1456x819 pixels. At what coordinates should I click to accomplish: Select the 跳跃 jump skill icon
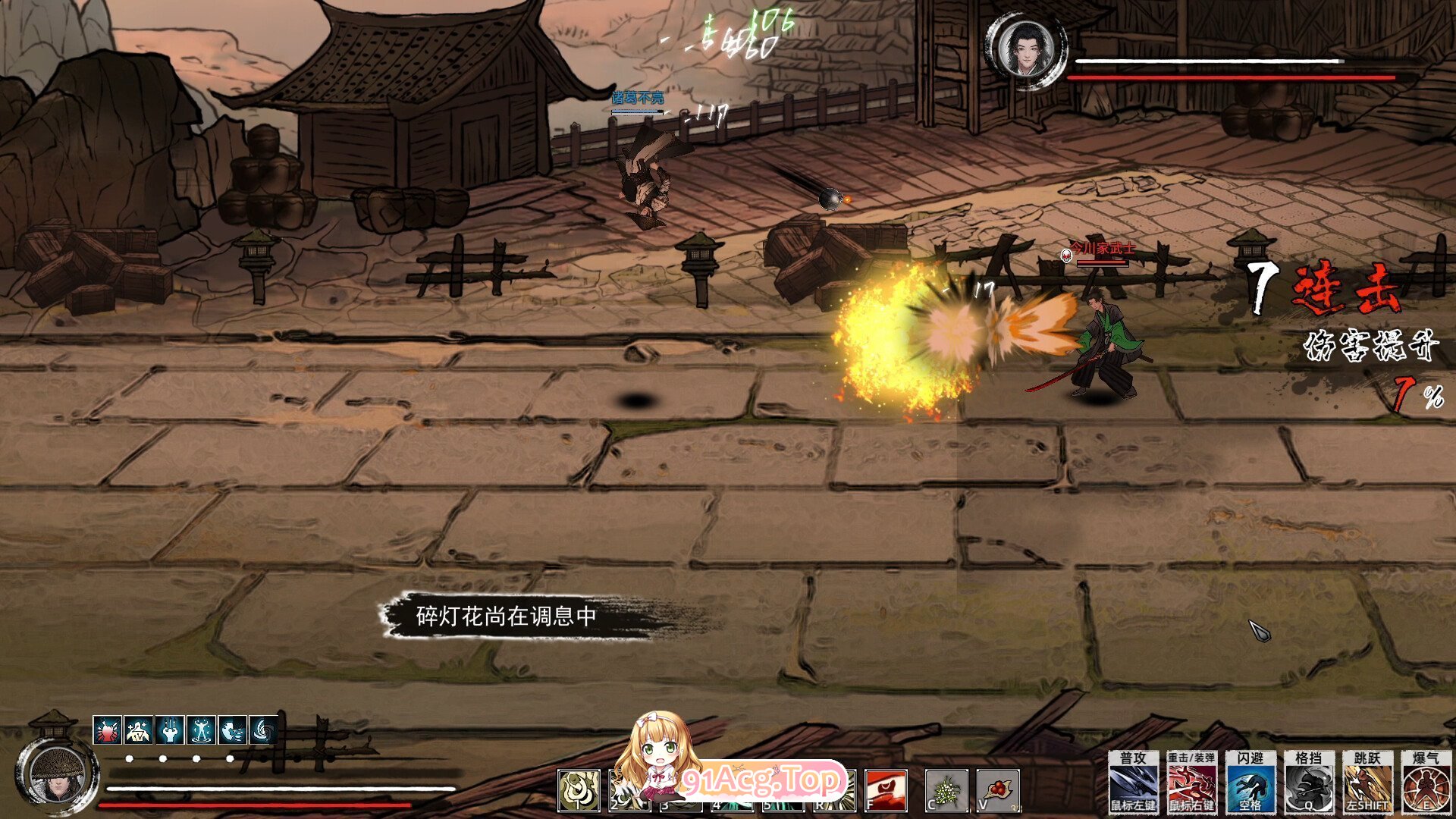click(1367, 782)
